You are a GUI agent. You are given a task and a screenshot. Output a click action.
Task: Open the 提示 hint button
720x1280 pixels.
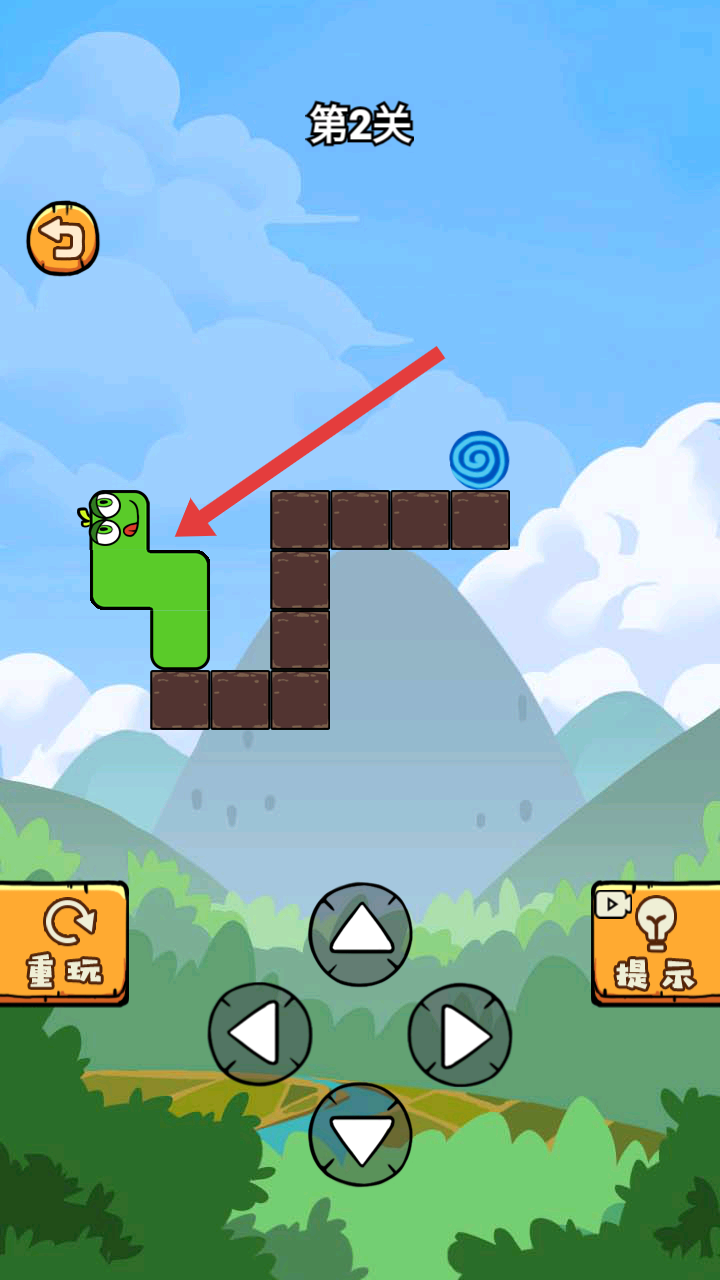(x=657, y=943)
